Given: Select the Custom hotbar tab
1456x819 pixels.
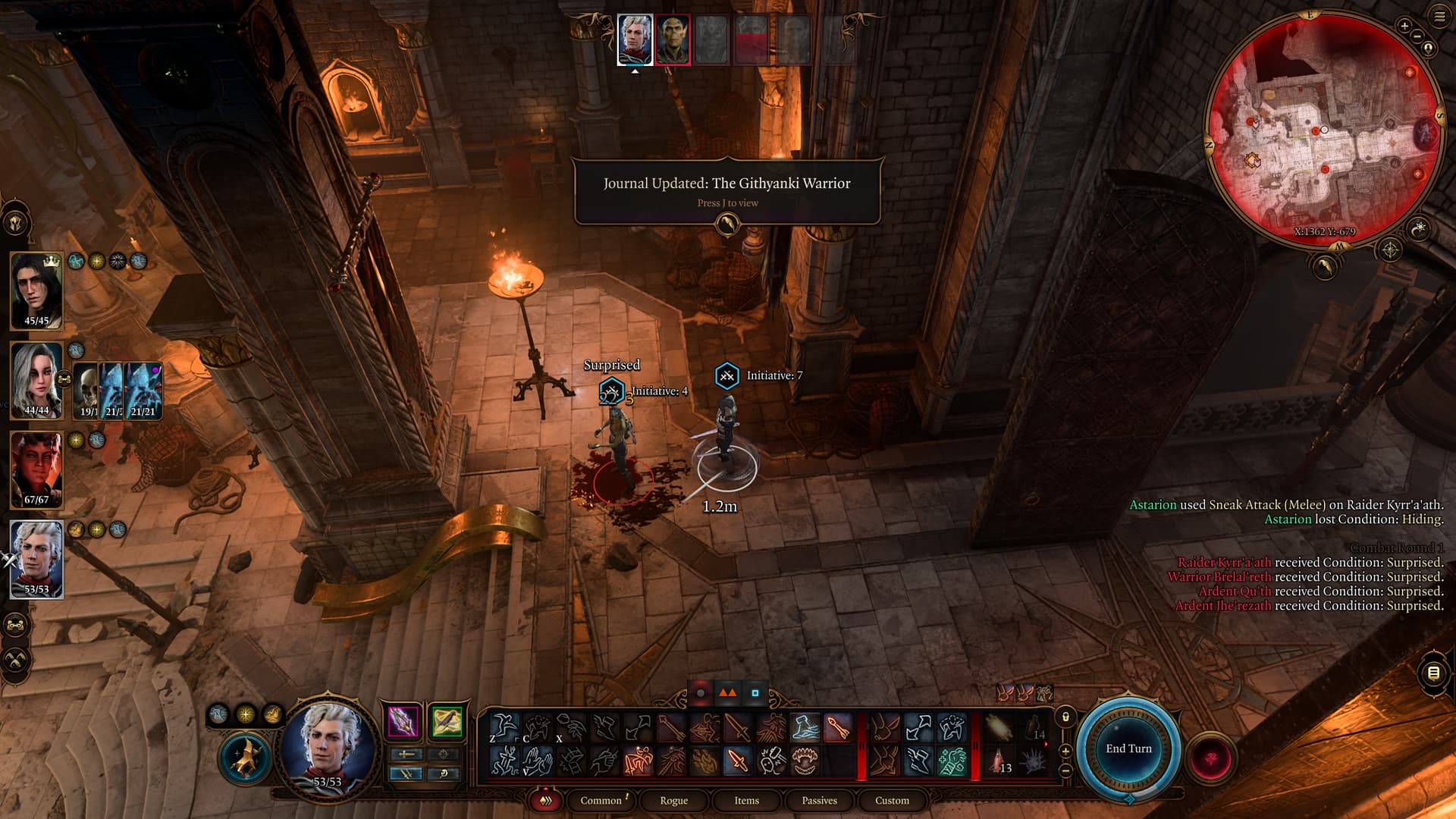Looking at the screenshot, I should tap(892, 800).
